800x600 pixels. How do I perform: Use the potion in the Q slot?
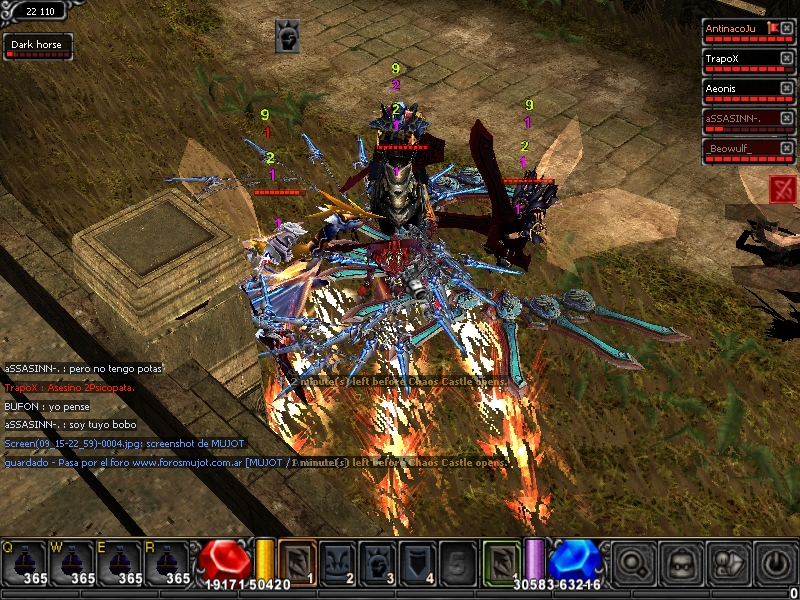point(24,563)
